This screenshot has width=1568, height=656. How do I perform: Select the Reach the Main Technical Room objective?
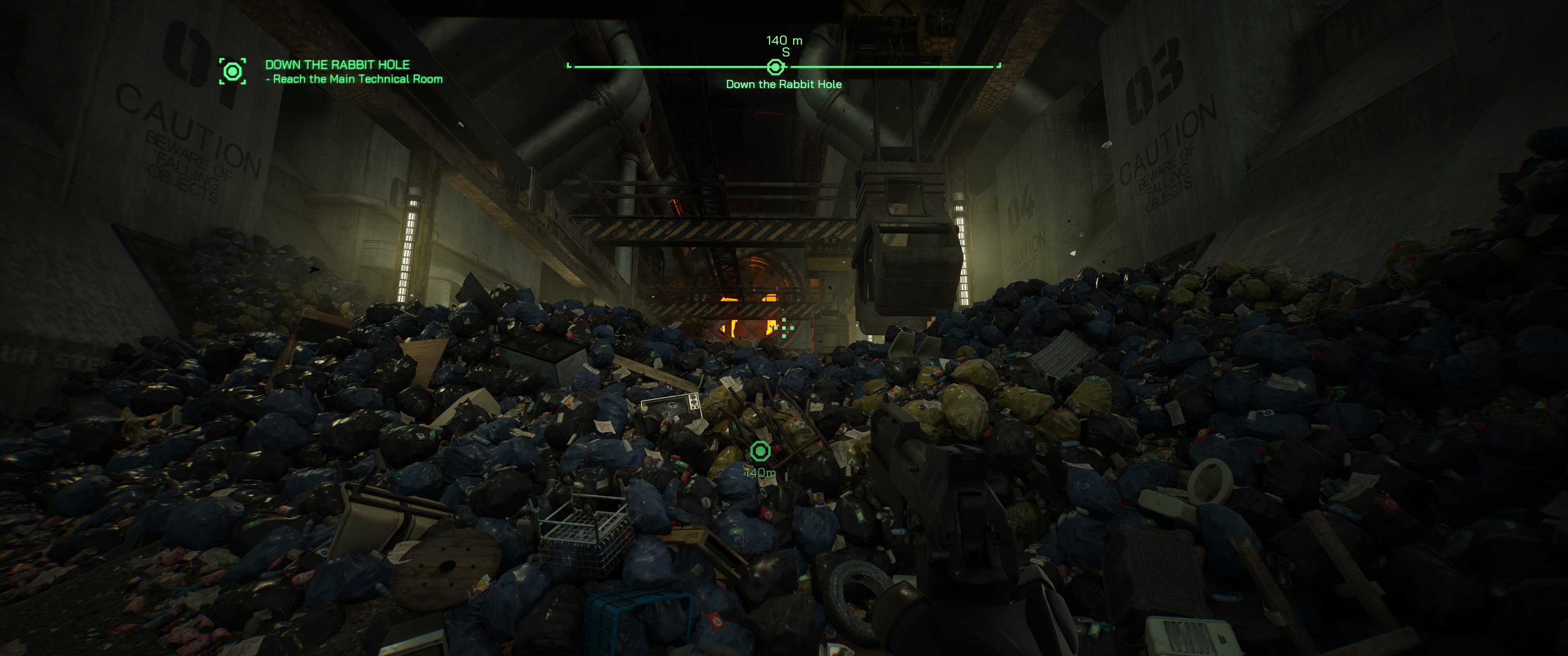357,79
